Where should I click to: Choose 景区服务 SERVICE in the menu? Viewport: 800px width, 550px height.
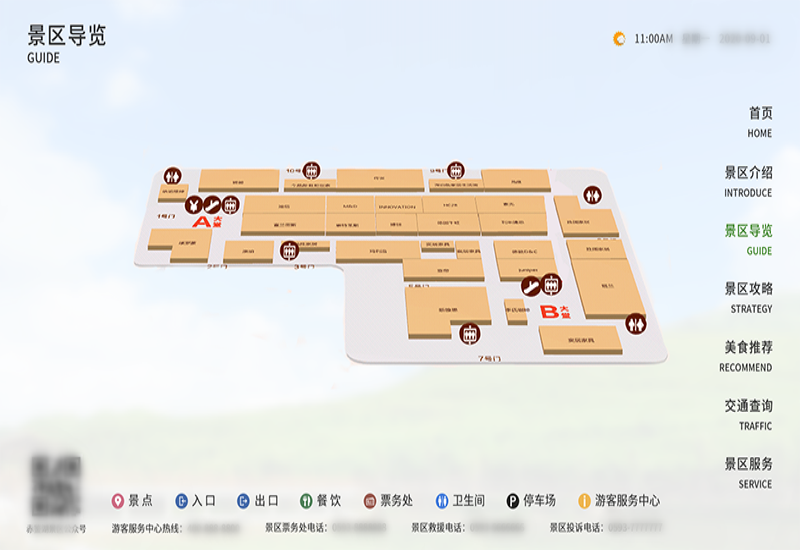click(748, 472)
